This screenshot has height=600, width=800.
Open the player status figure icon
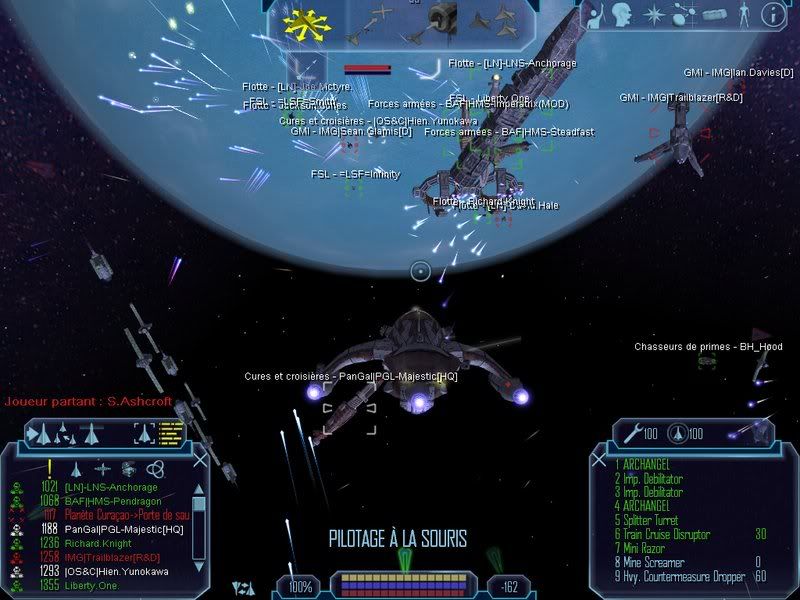tap(742, 14)
